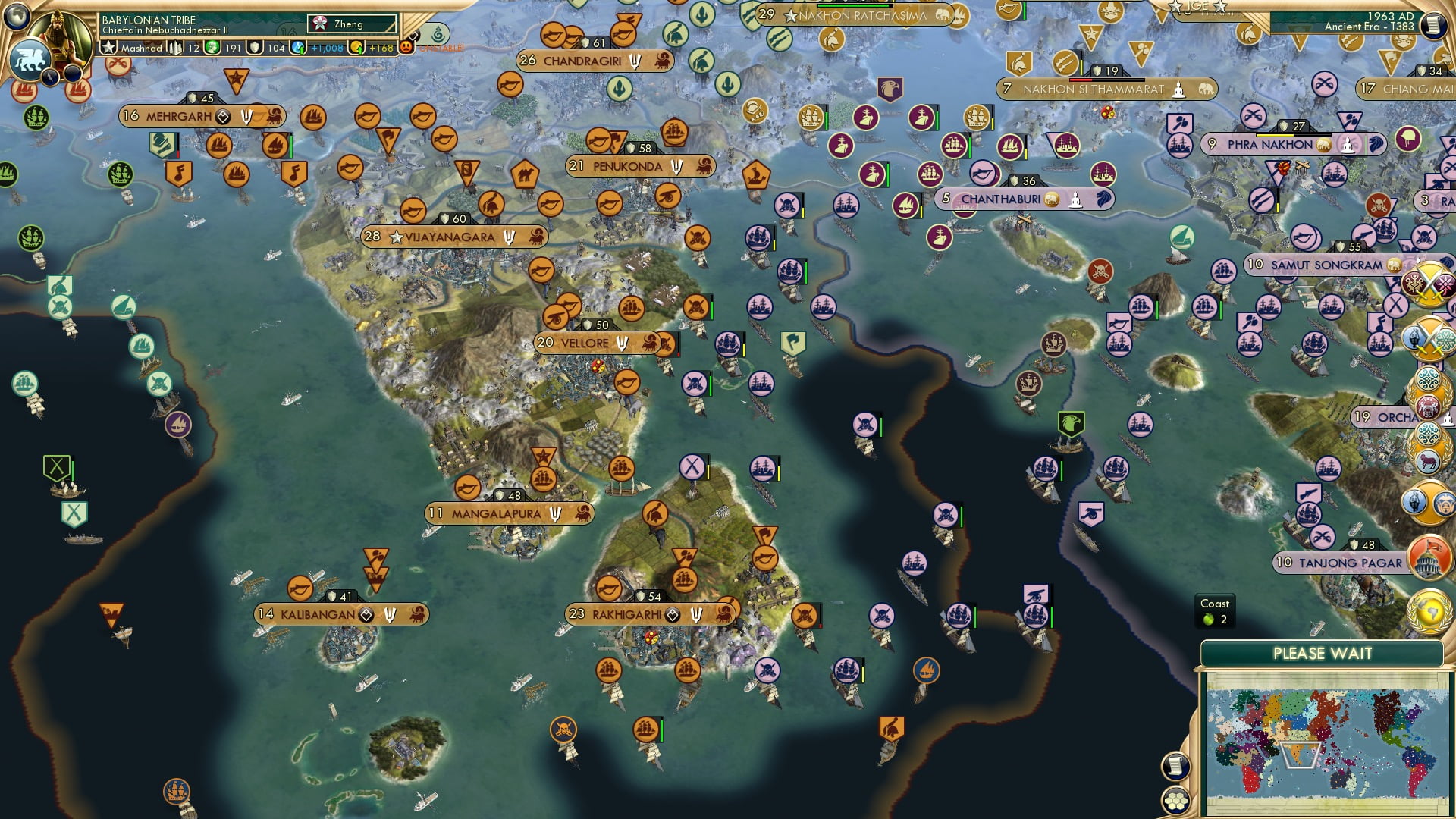Click the golden world diplomacy medallion above the minimap

click(1429, 611)
